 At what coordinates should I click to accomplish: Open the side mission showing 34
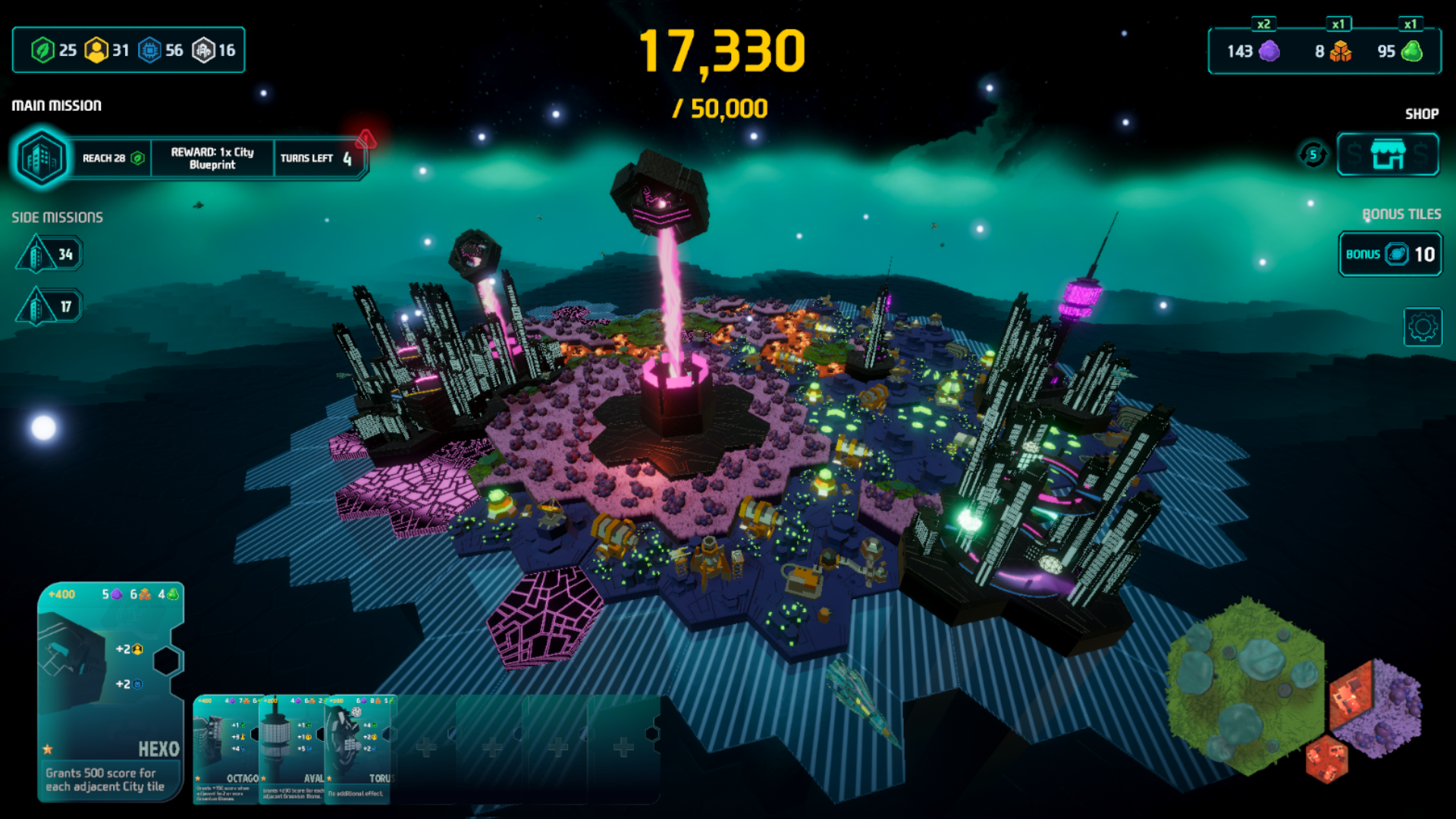click(49, 254)
